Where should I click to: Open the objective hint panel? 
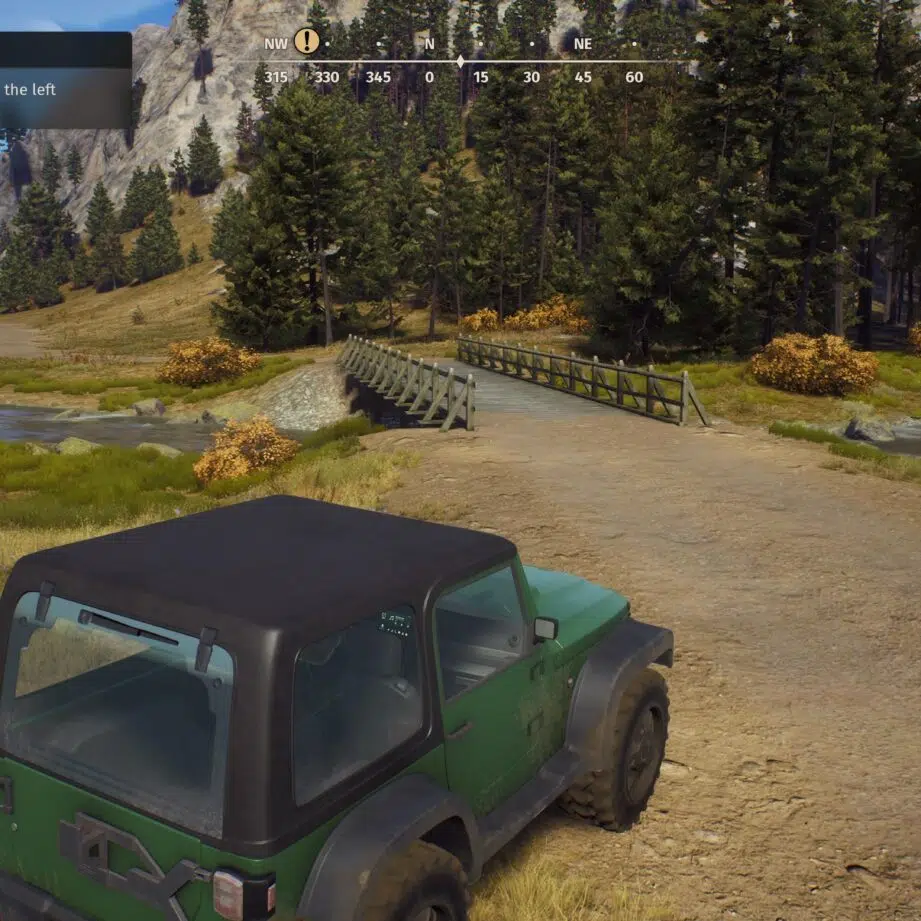(x=63, y=82)
